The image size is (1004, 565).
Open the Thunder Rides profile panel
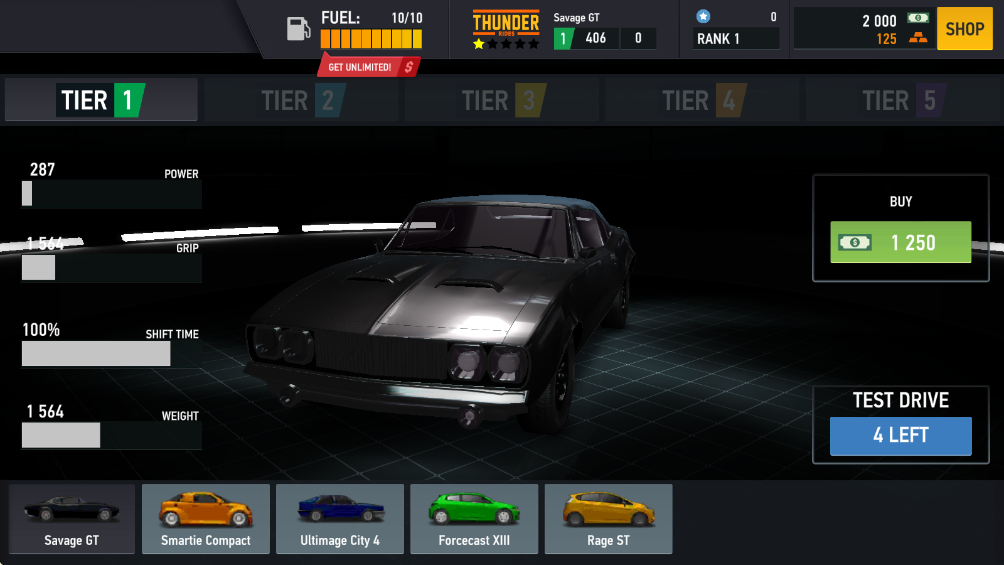(x=564, y=29)
